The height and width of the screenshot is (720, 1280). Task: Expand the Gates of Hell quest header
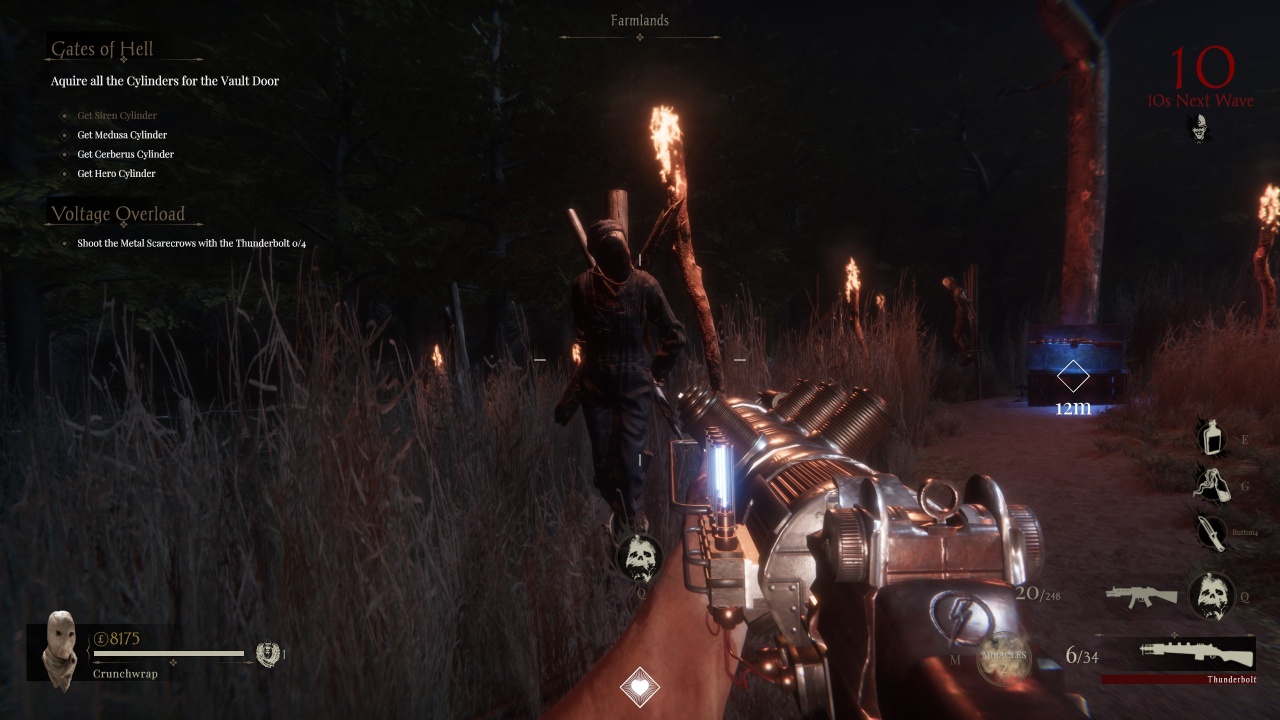[101, 48]
